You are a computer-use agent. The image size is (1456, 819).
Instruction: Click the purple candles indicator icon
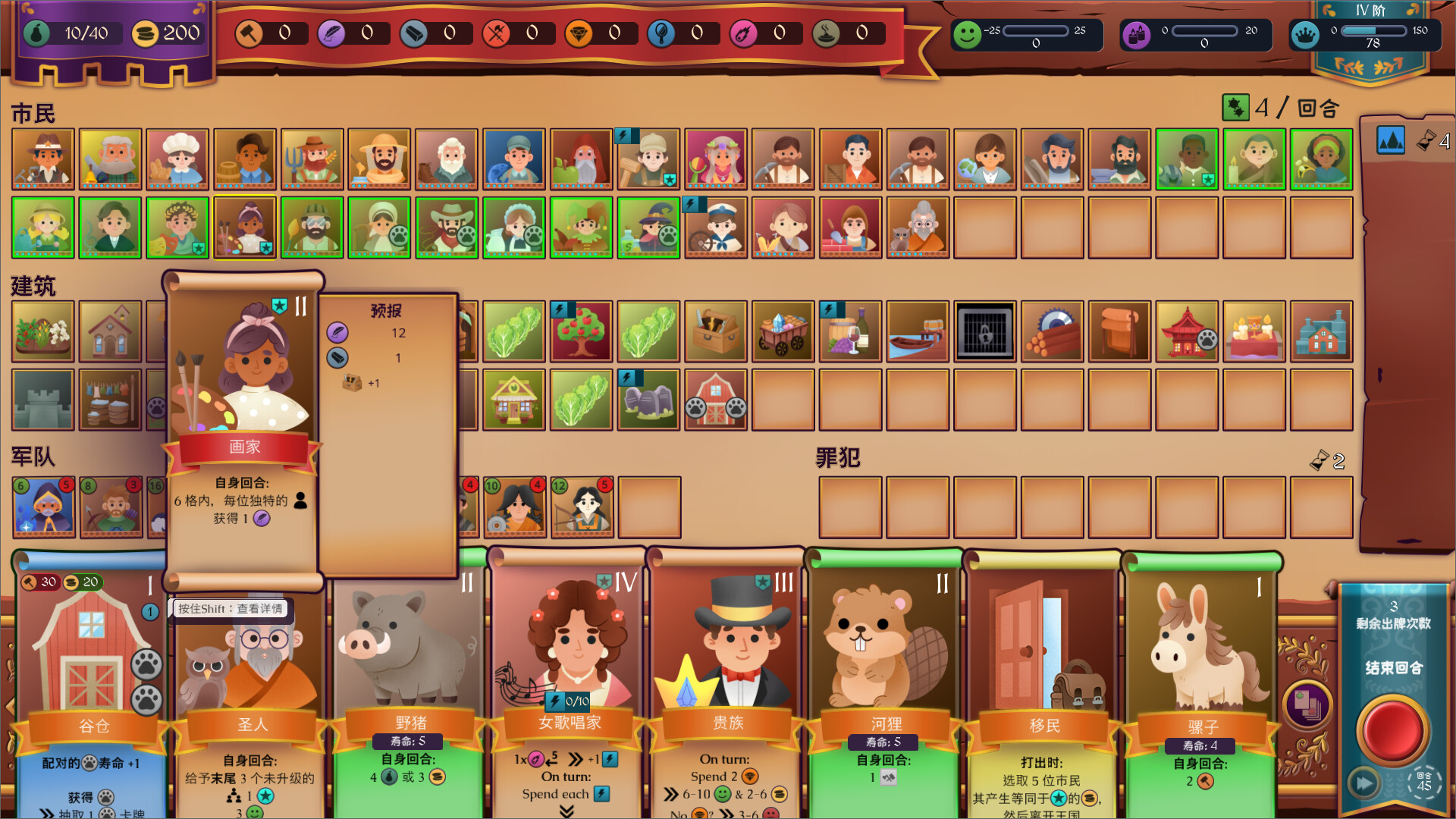1136,33
